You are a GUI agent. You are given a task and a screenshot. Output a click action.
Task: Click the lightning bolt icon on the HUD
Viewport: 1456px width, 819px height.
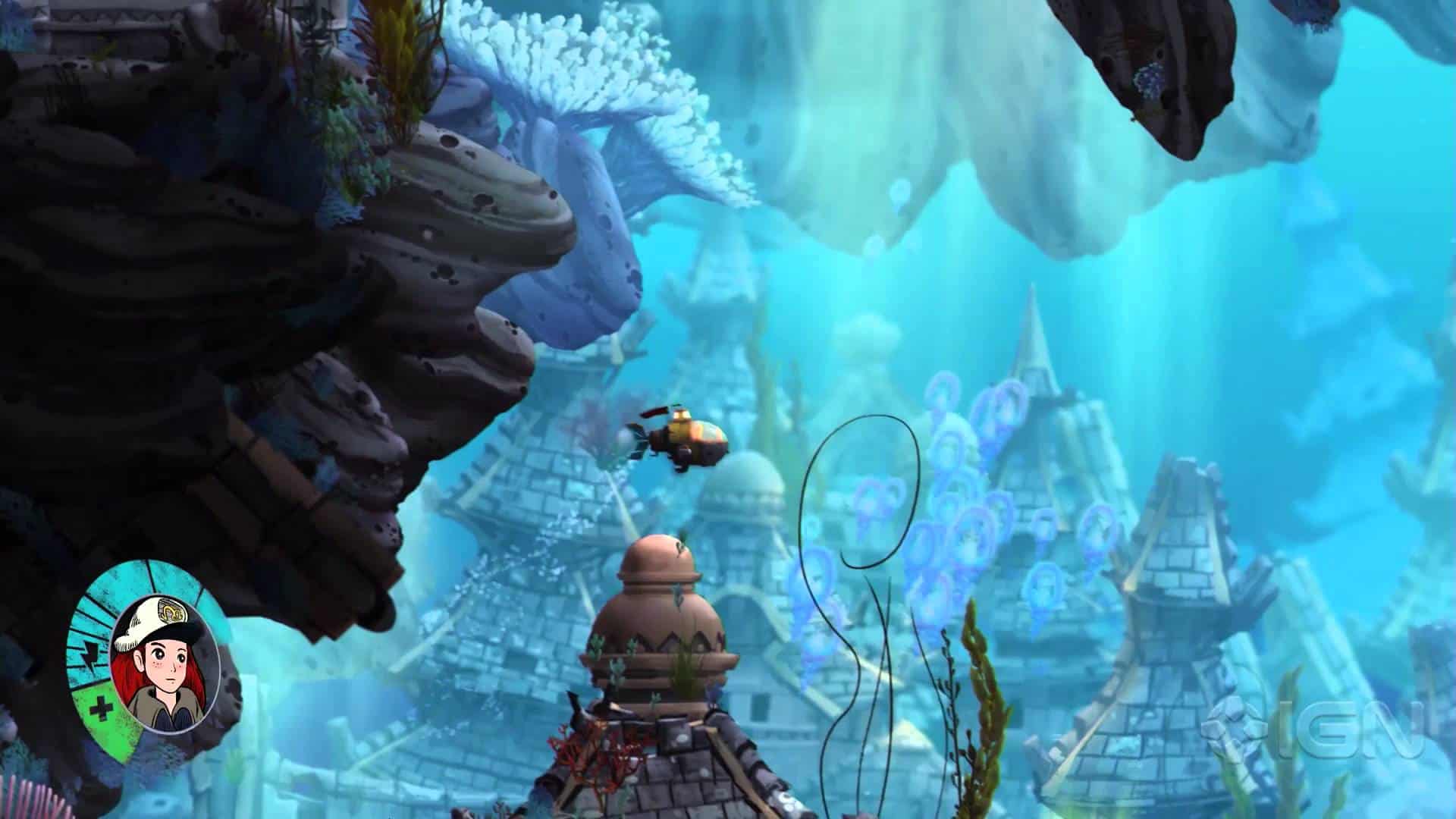point(90,655)
